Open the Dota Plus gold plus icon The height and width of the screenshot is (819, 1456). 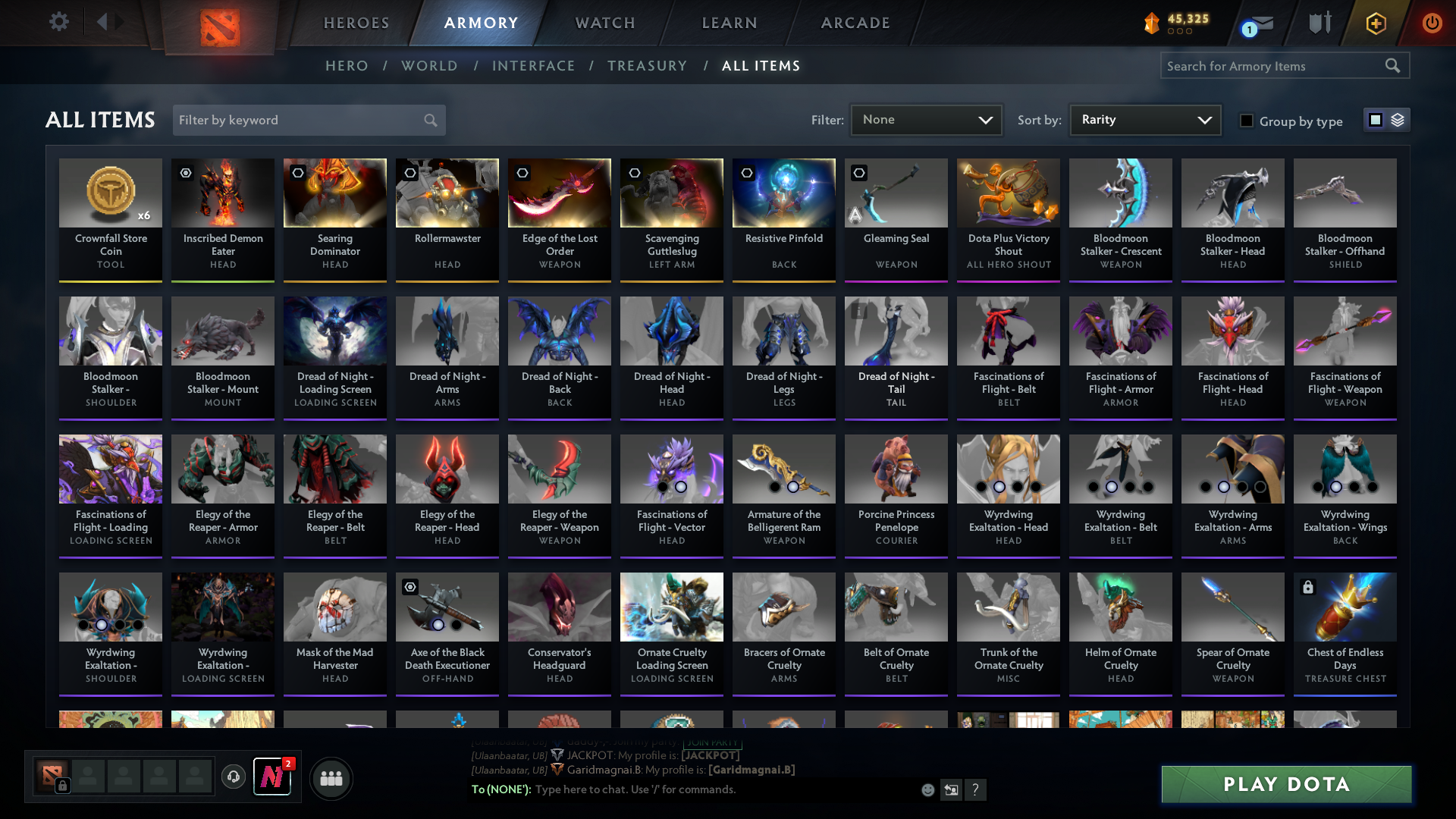pos(1375,23)
